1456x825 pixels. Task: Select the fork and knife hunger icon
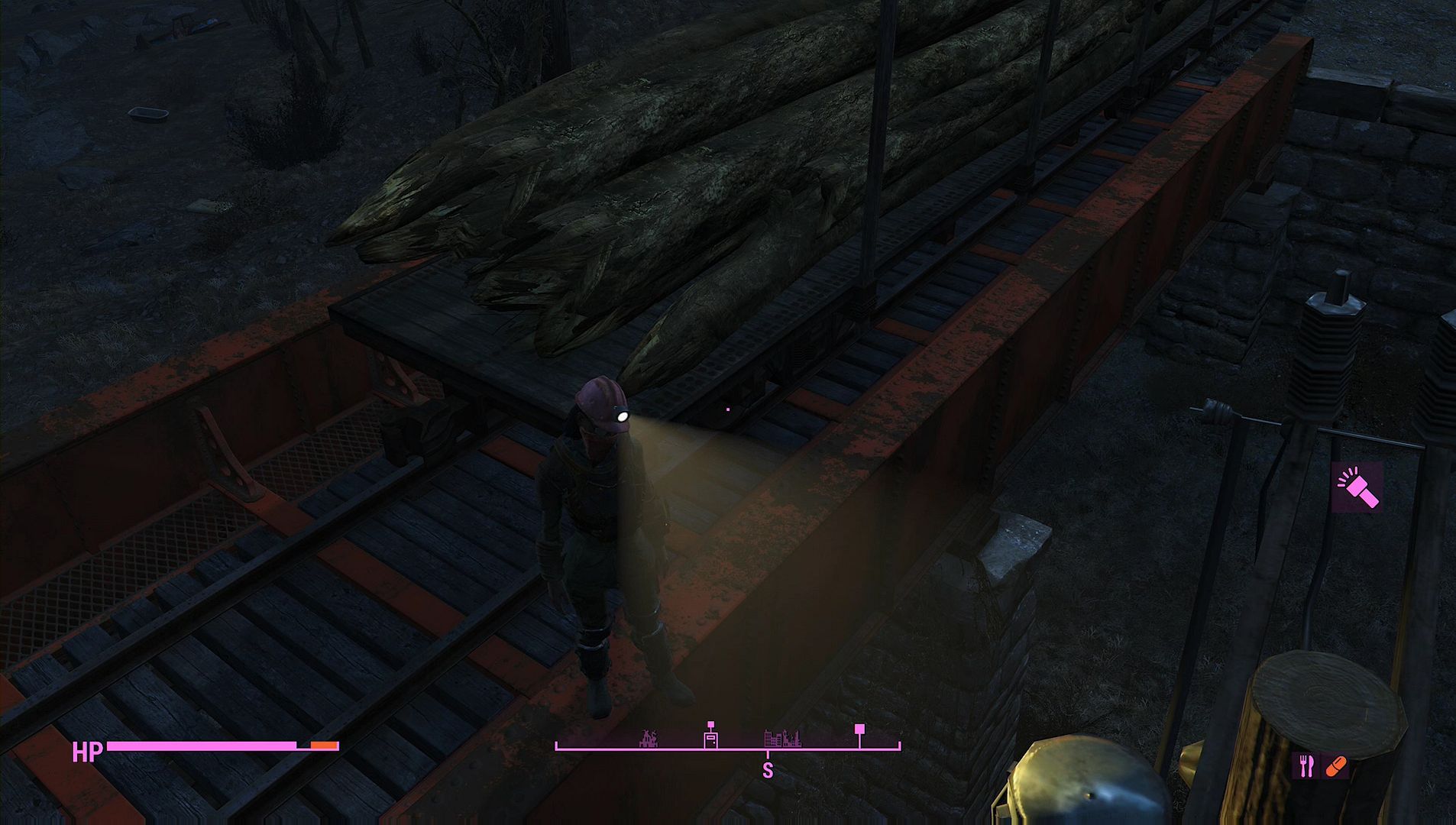[1306, 765]
